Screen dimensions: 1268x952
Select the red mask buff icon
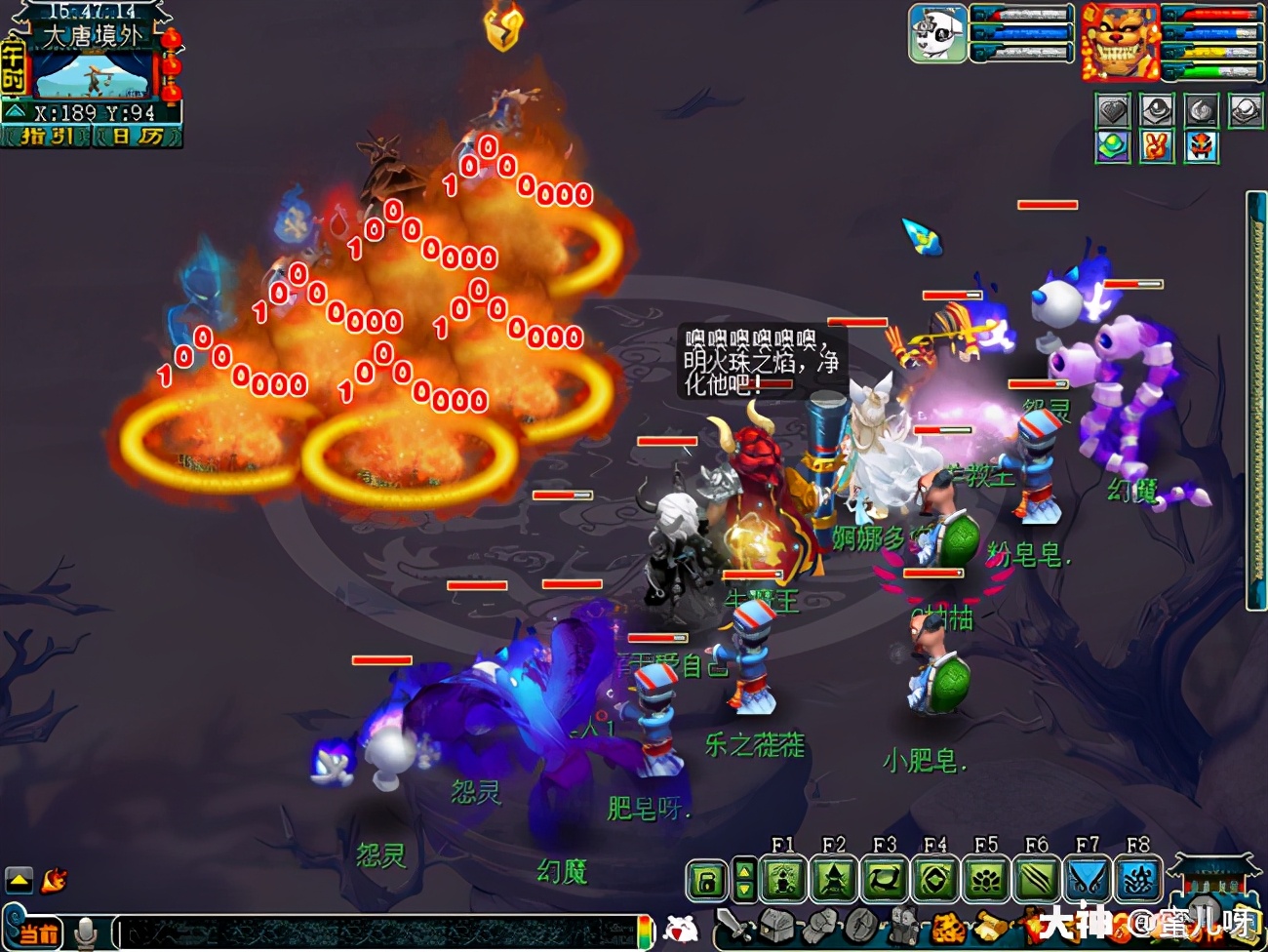1202,147
